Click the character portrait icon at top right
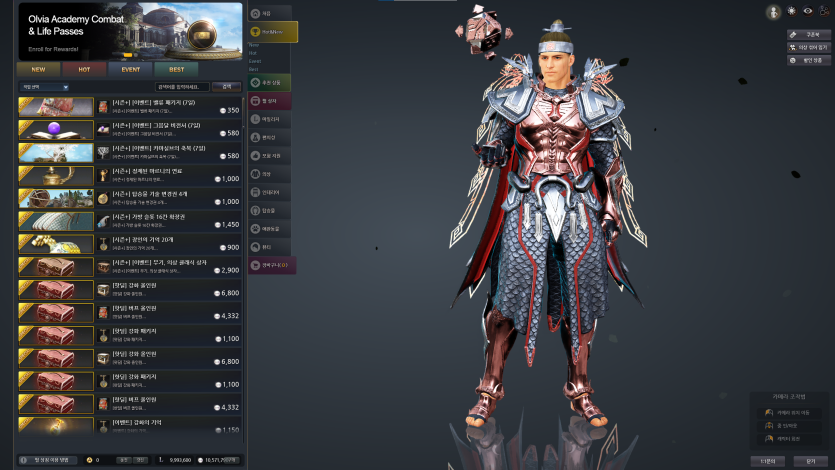This screenshot has height=470, width=835. [773, 12]
